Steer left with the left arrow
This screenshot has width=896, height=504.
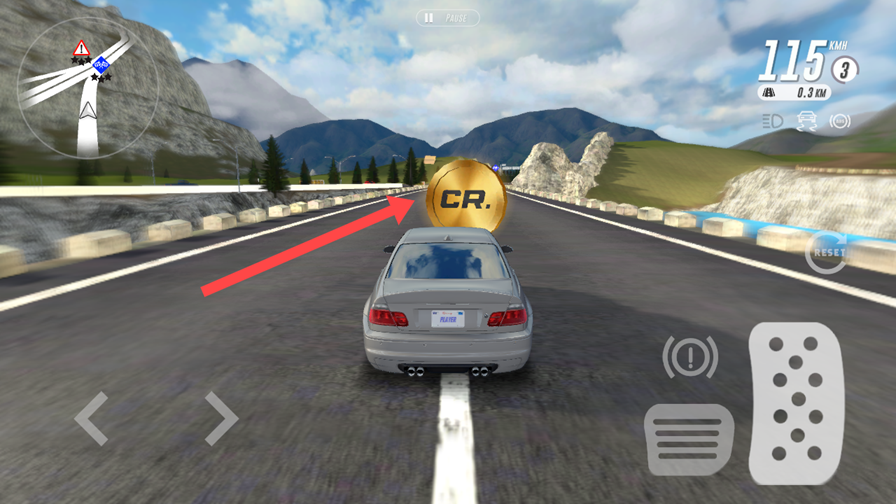click(x=91, y=418)
